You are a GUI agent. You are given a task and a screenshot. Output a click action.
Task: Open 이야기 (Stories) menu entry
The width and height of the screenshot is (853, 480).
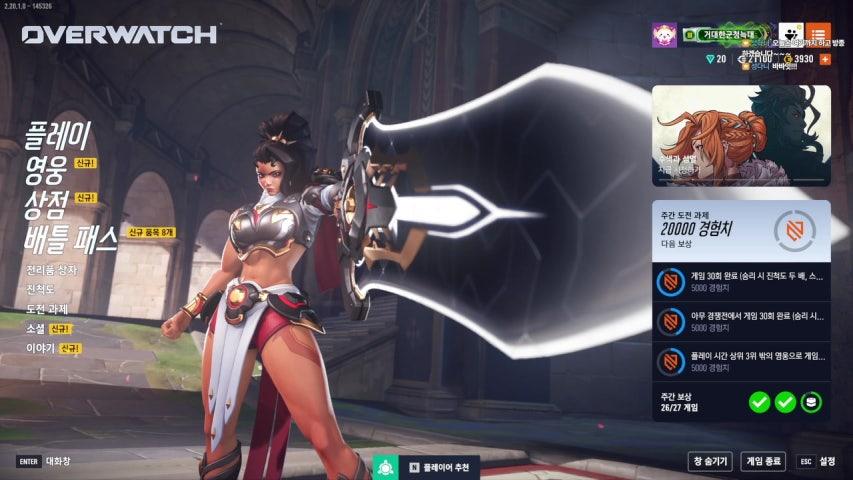point(40,347)
